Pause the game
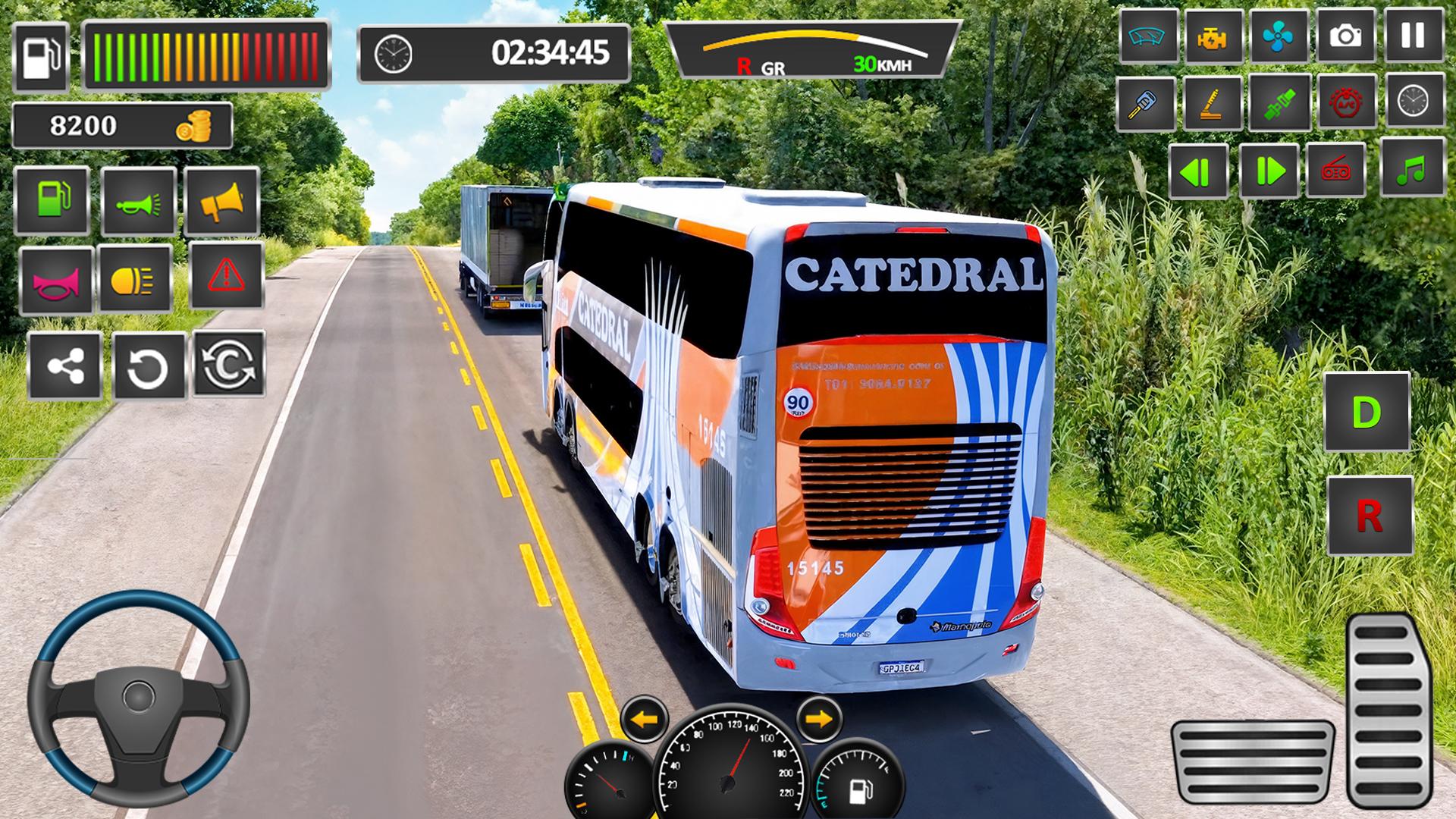 click(x=1413, y=36)
